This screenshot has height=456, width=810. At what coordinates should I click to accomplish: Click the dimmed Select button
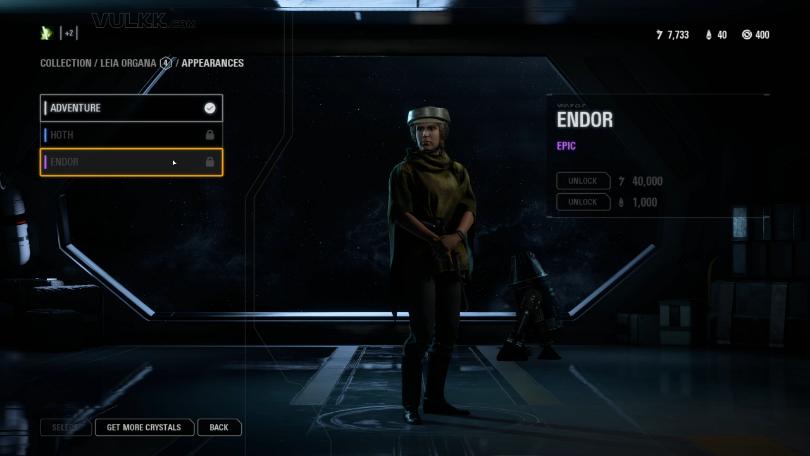(x=66, y=427)
